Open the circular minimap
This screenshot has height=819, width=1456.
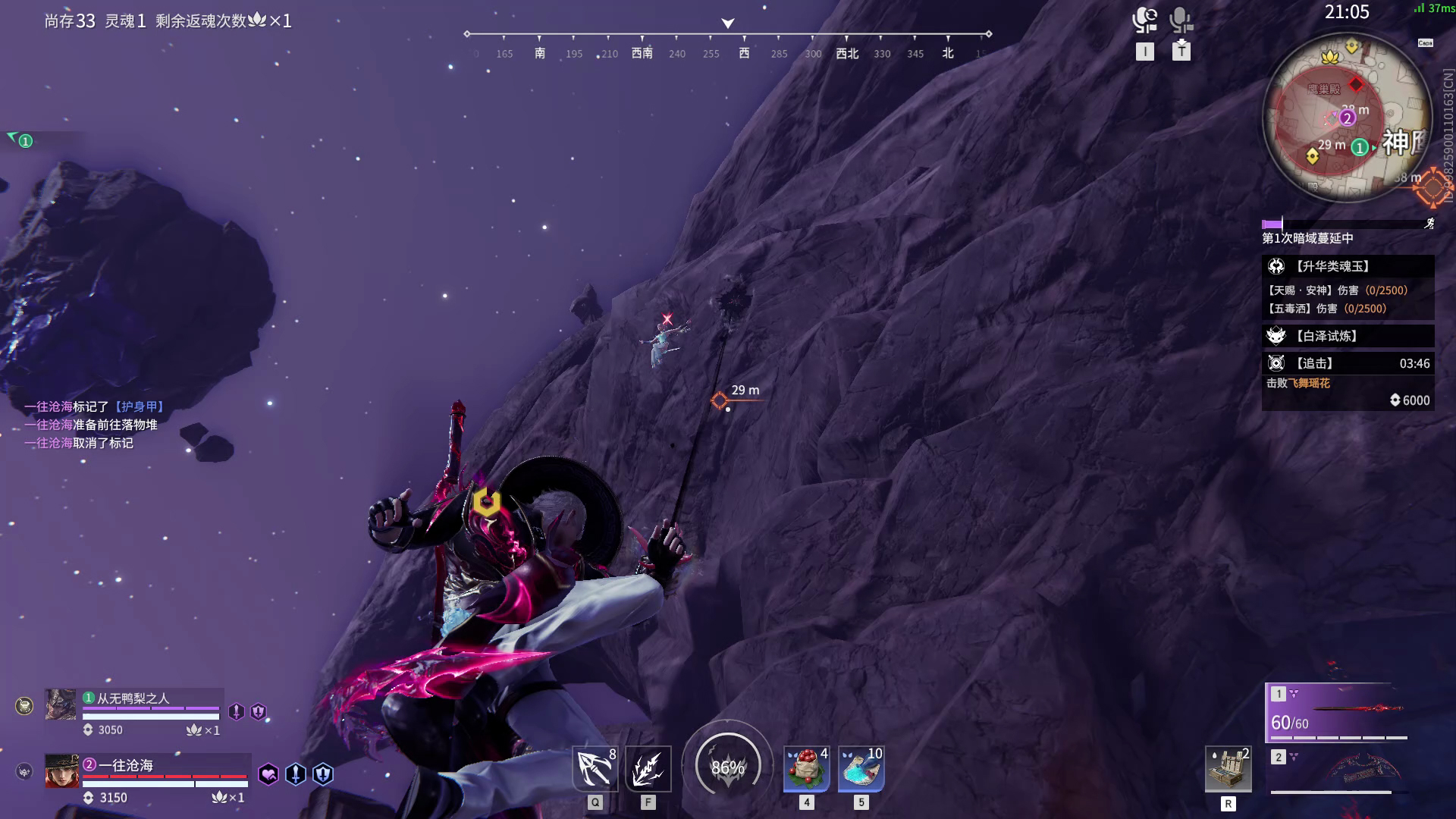tap(1347, 118)
